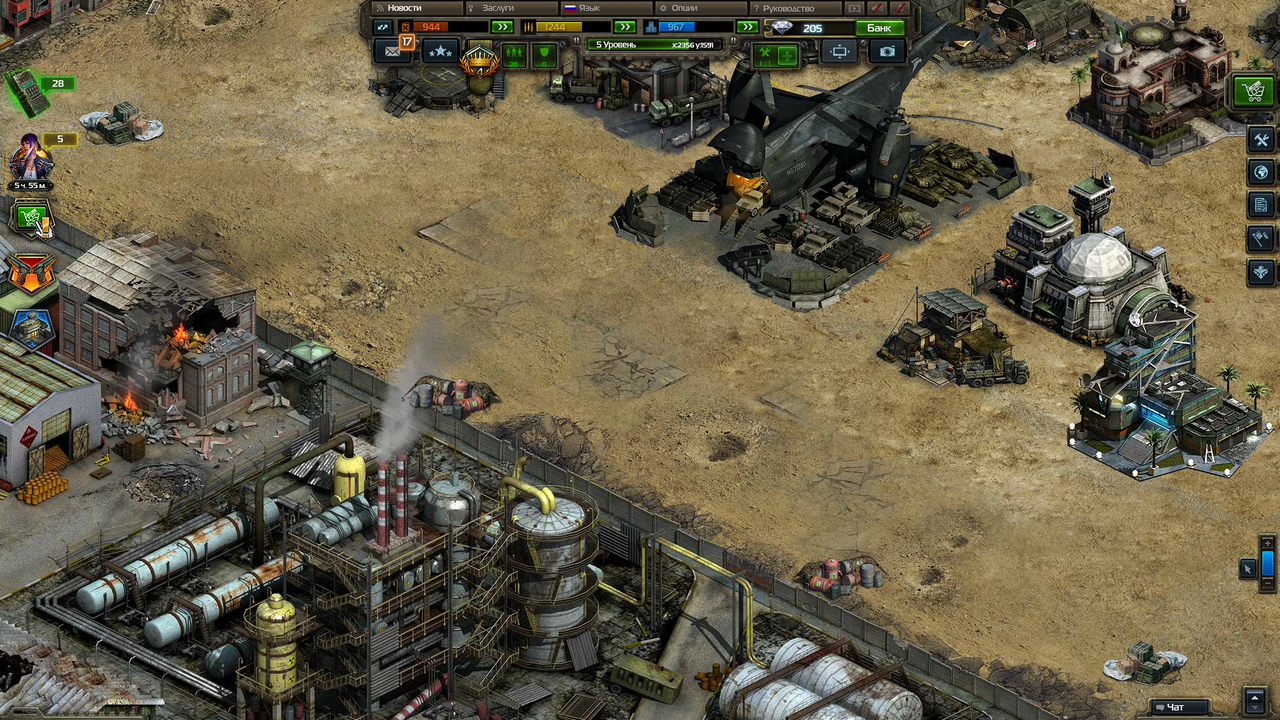Open the globe world map
Screen dimensions: 1280x720
click(1261, 172)
